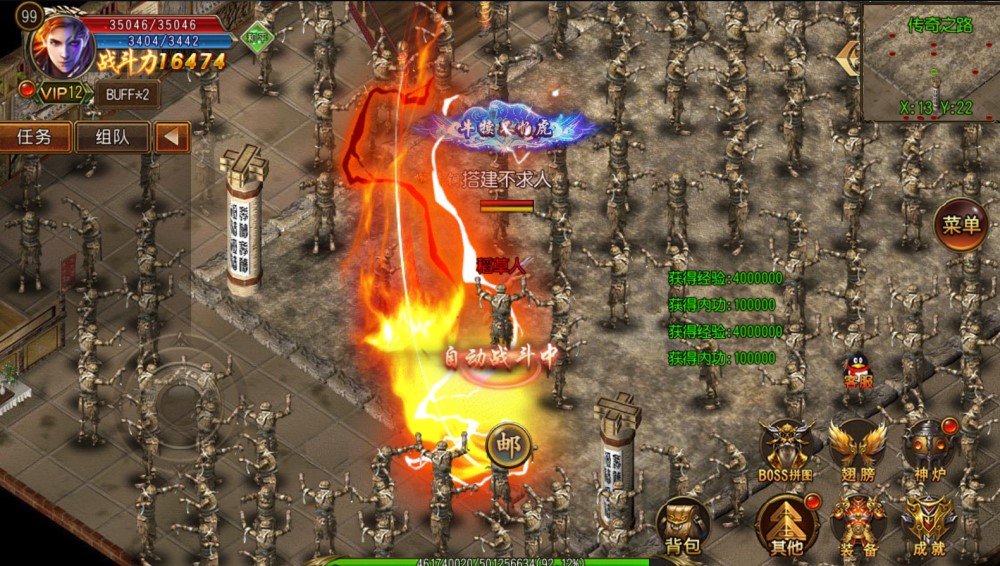Open the 其他 other menu
Screen dimensions: 1000x566
[786, 524]
